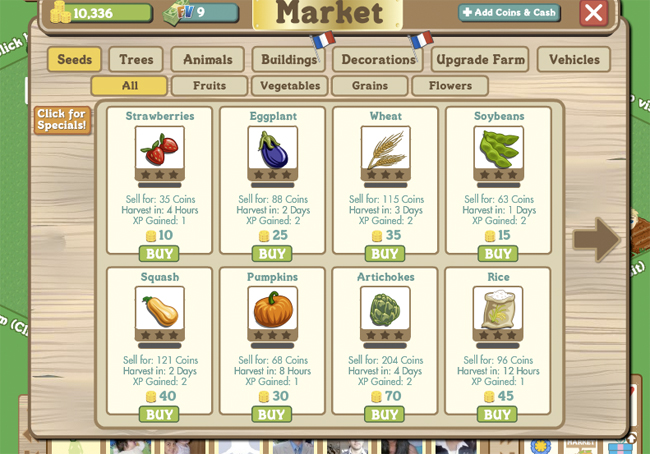Show only Grains seeds
This screenshot has height=454, width=650.
(369, 86)
